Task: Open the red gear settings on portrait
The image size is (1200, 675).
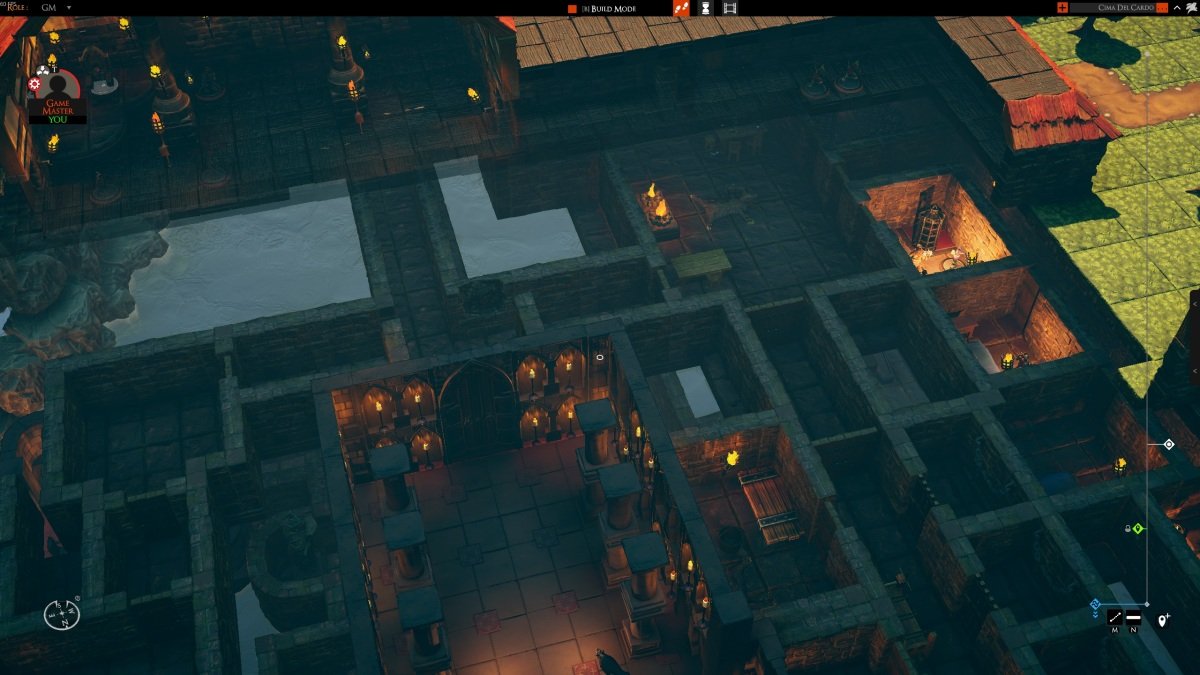Action: tap(35, 84)
